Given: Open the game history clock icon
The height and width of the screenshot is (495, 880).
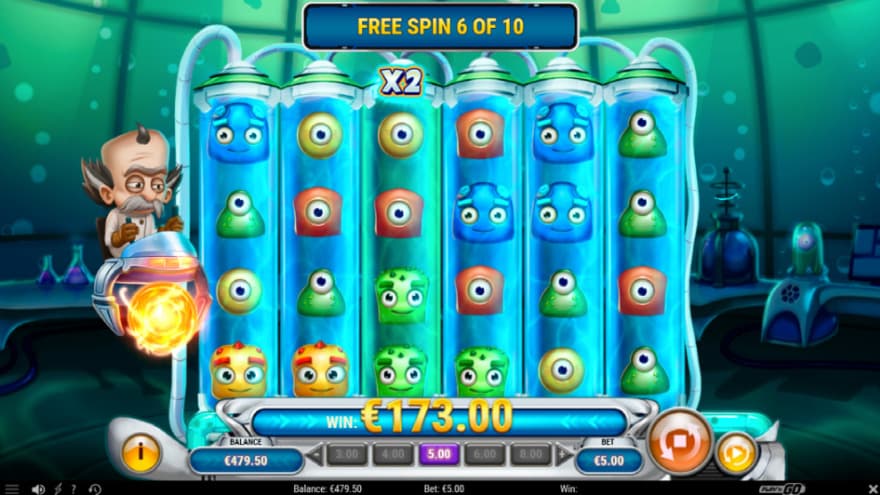Looking at the screenshot, I should [x=93, y=489].
